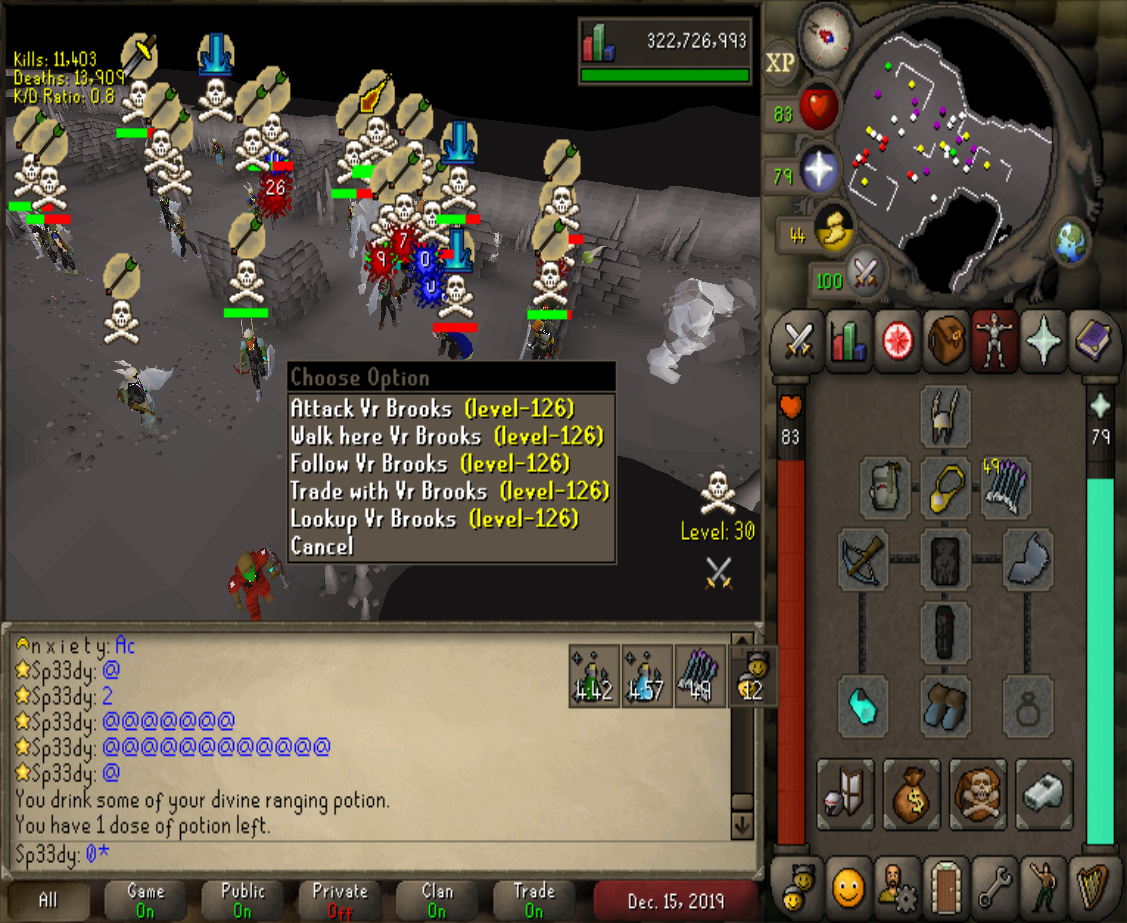
Task: Open the logout door tab
Action: pos(945,885)
